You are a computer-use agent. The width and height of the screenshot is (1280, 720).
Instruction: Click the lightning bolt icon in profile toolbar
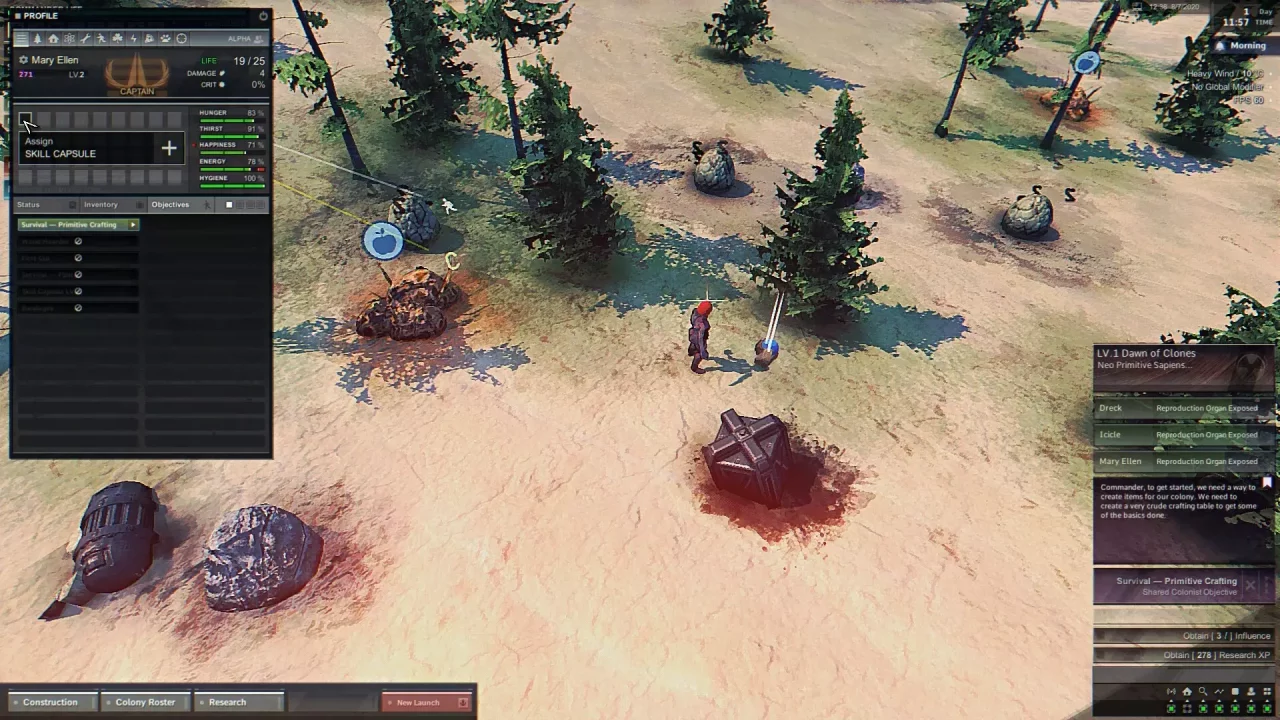pos(133,39)
